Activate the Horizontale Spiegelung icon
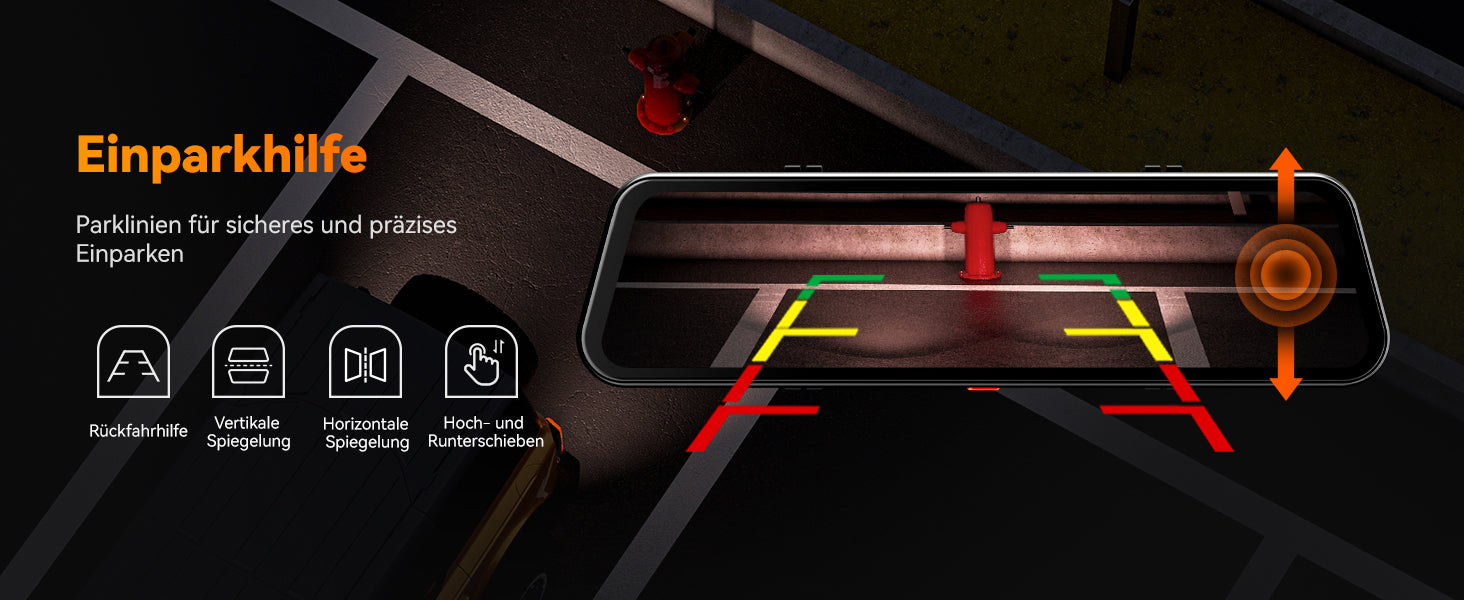Screen dimensions: 1464x600 tap(365, 362)
